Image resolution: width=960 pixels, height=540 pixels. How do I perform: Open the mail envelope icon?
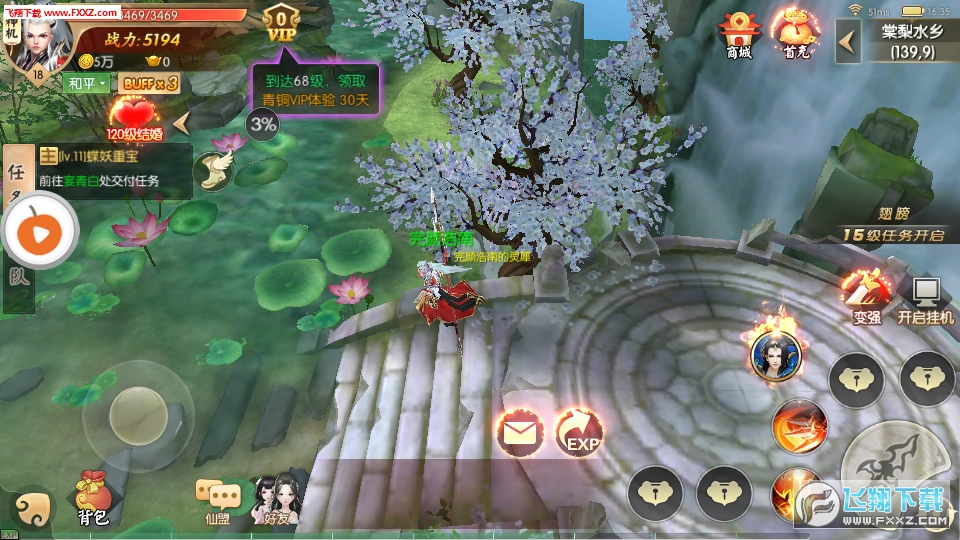(519, 433)
